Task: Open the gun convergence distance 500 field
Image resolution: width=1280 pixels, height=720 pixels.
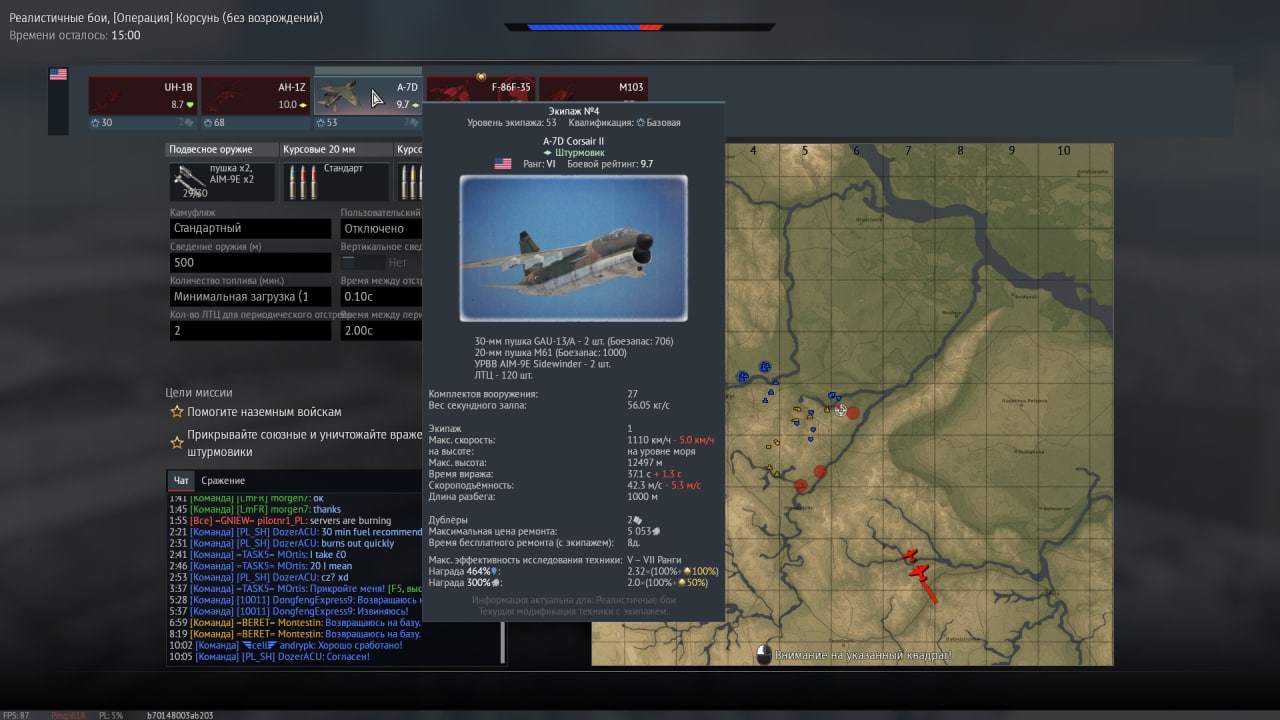Action: point(250,263)
